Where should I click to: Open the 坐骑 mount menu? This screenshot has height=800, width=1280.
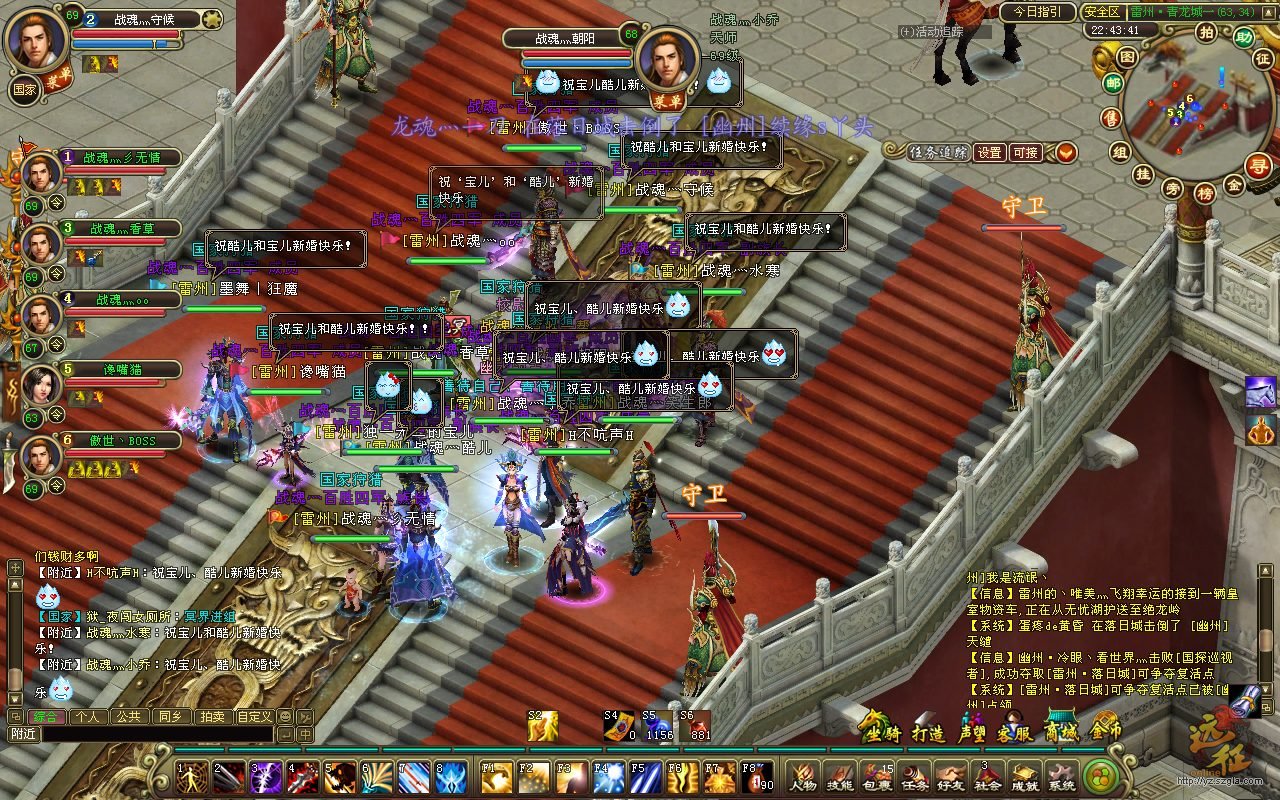click(x=881, y=732)
